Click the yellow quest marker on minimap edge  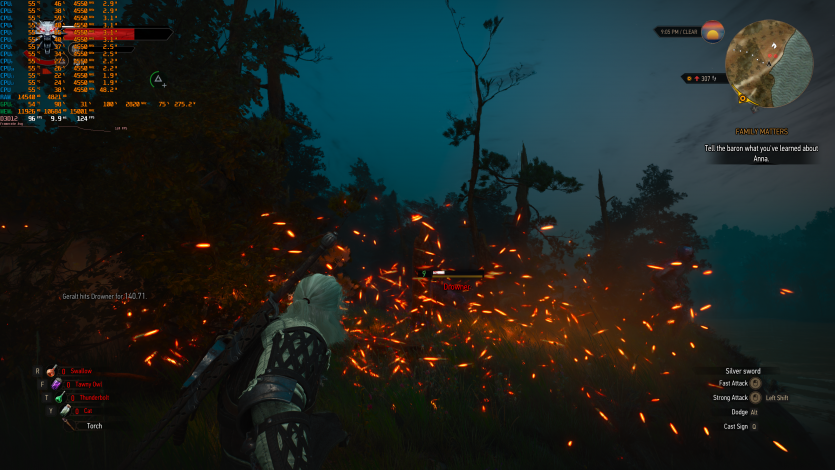(x=742, y=98)
